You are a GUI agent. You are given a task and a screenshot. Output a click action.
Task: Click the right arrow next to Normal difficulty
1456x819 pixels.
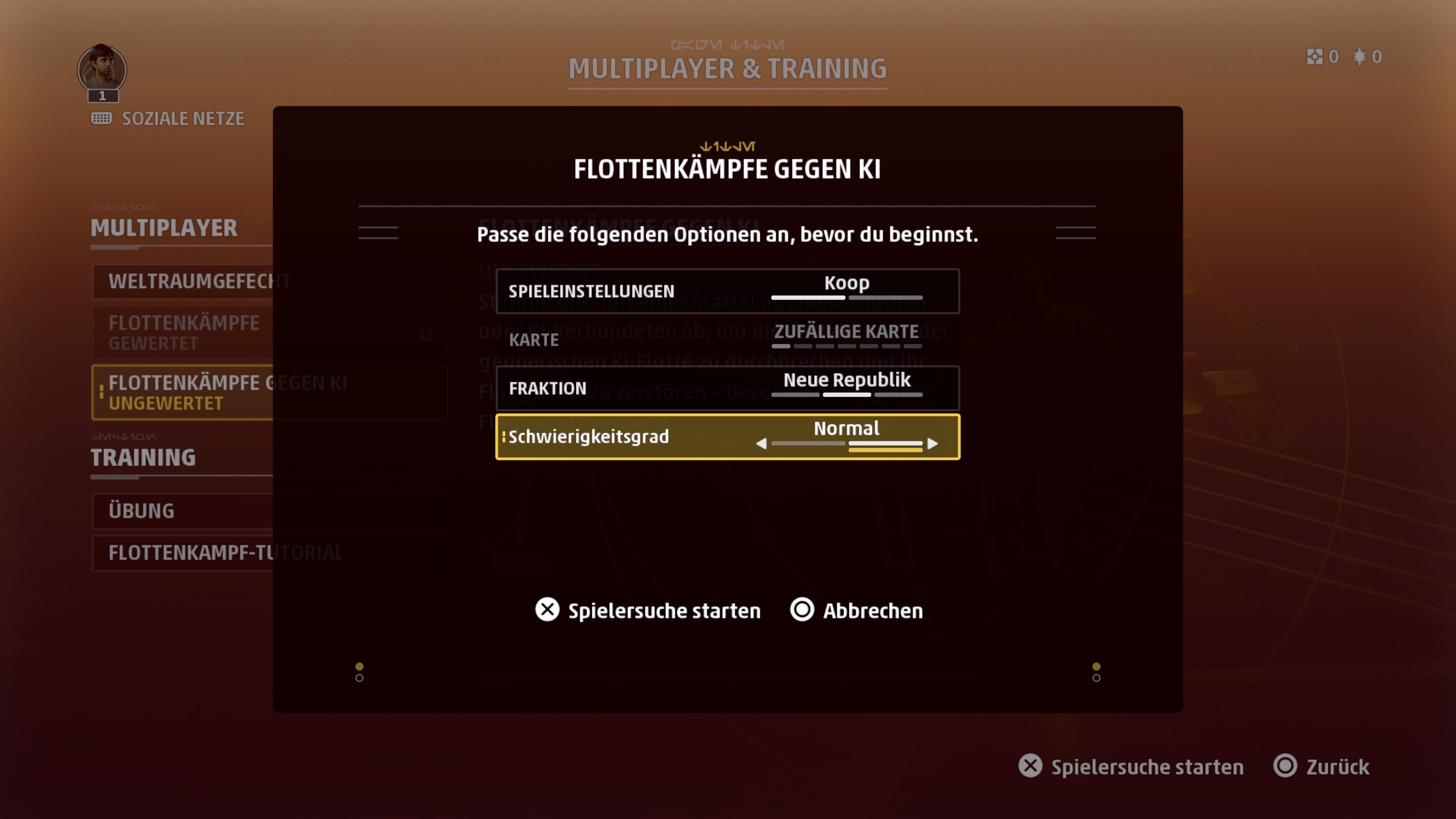(x=933, y=444)
